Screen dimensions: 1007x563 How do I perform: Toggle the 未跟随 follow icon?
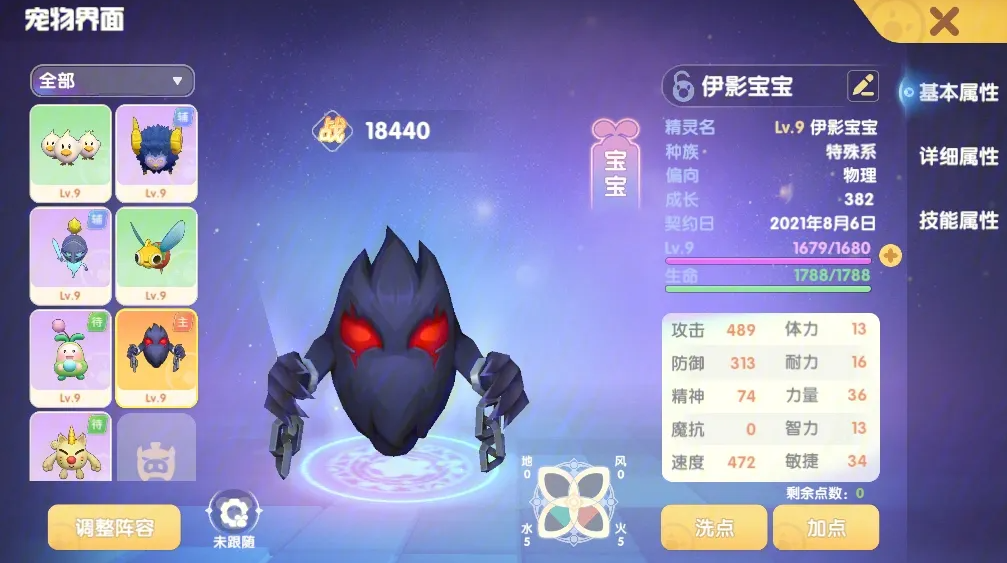click(x=234, y=512)
